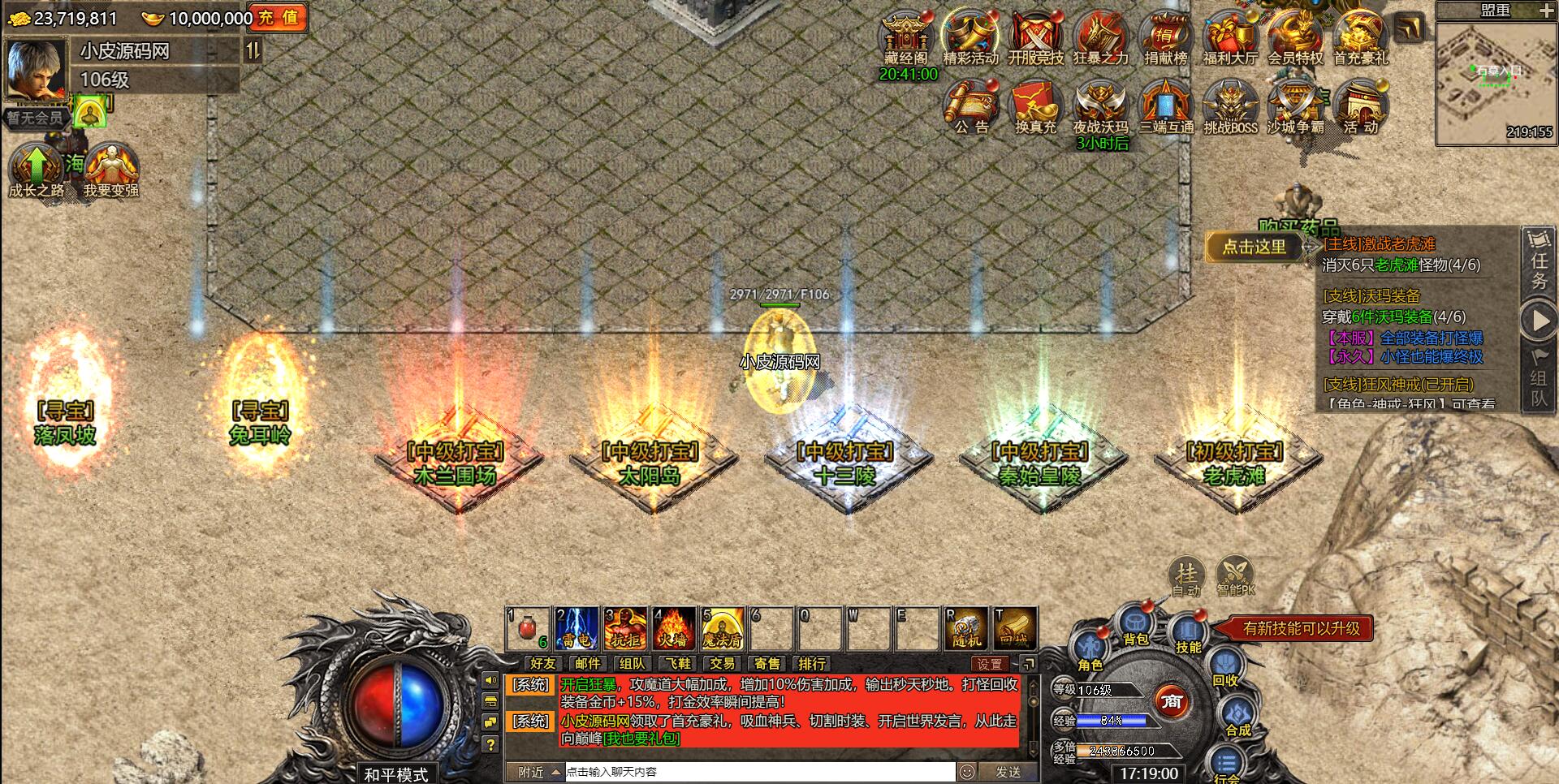Click the 成长之路 growth path icon

tap(36, 170)
